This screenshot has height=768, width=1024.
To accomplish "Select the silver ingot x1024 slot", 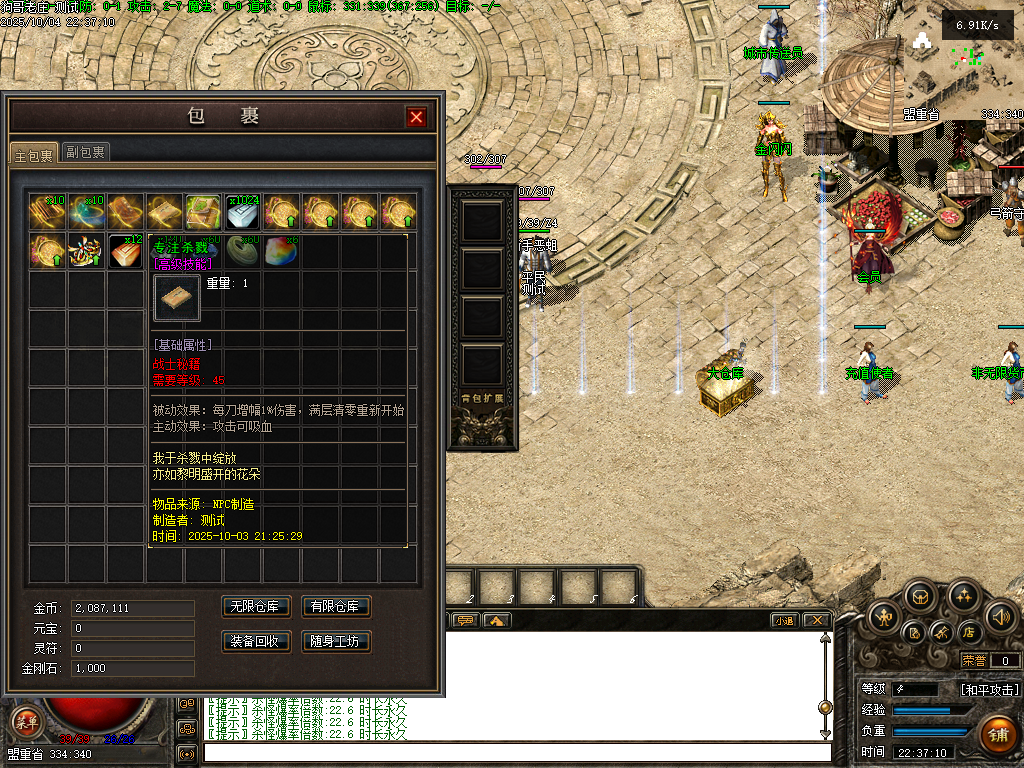I will pyautogui.click(x=242, y=212).
